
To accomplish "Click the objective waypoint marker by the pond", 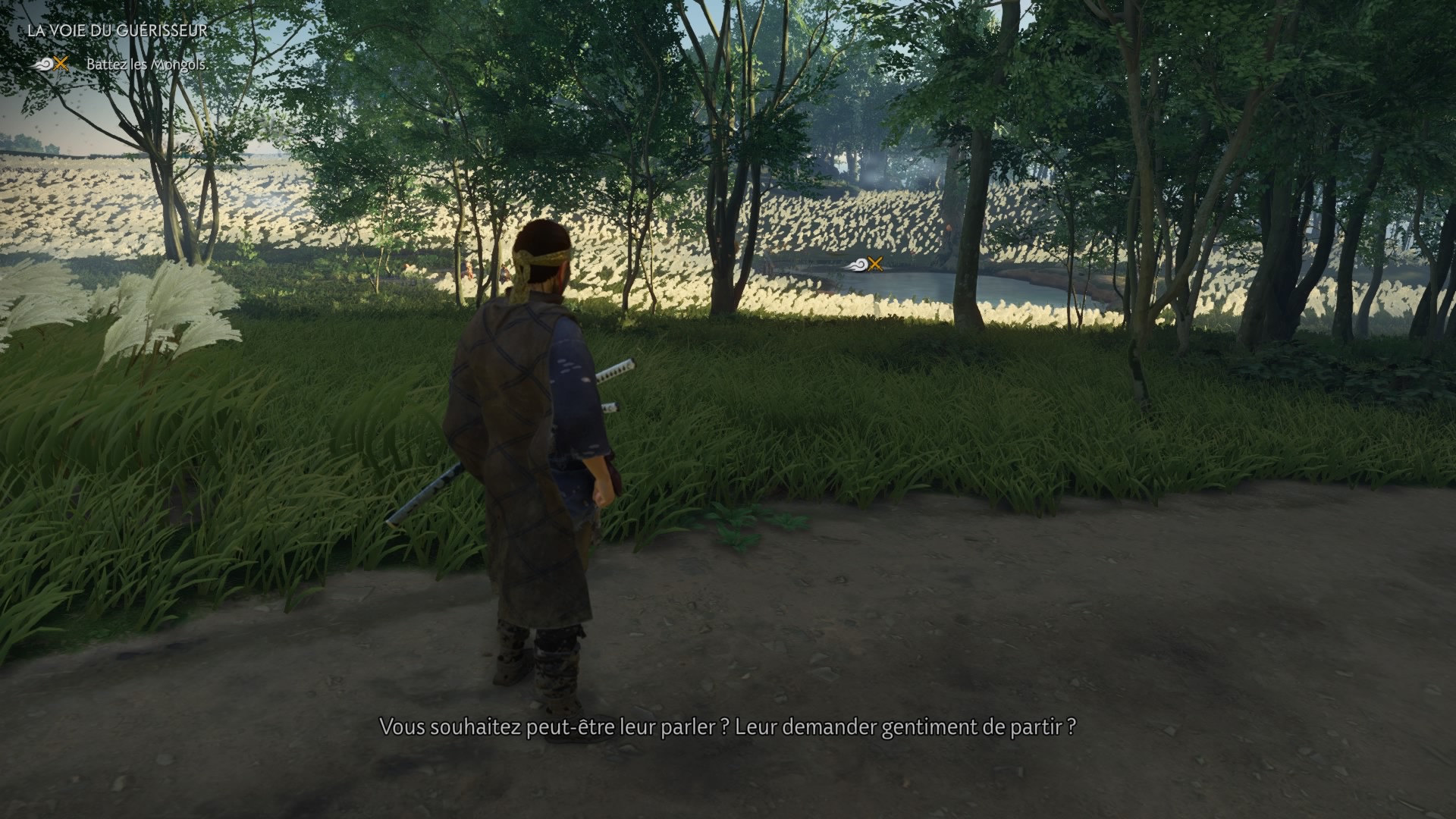I will [x=863, y=264].
